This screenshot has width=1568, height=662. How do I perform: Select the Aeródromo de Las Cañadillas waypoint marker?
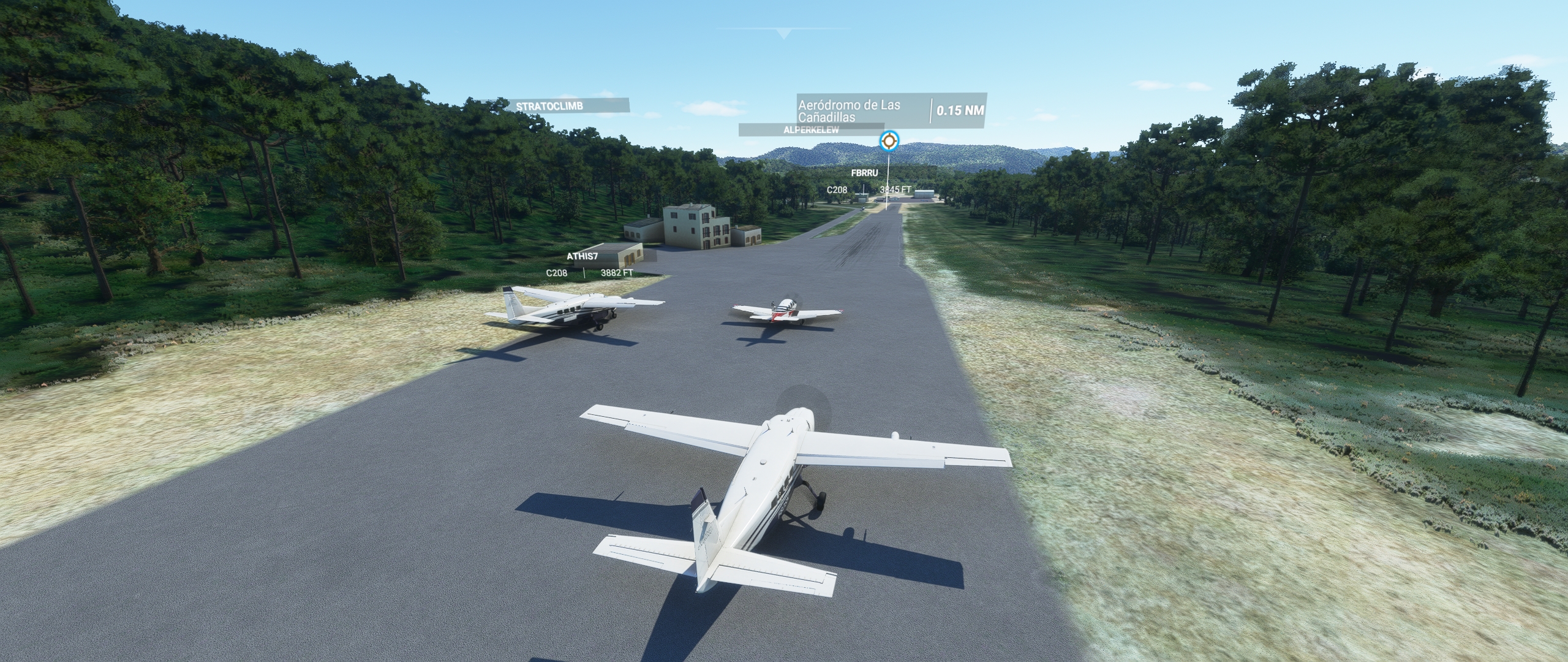(x=889, y=142)
